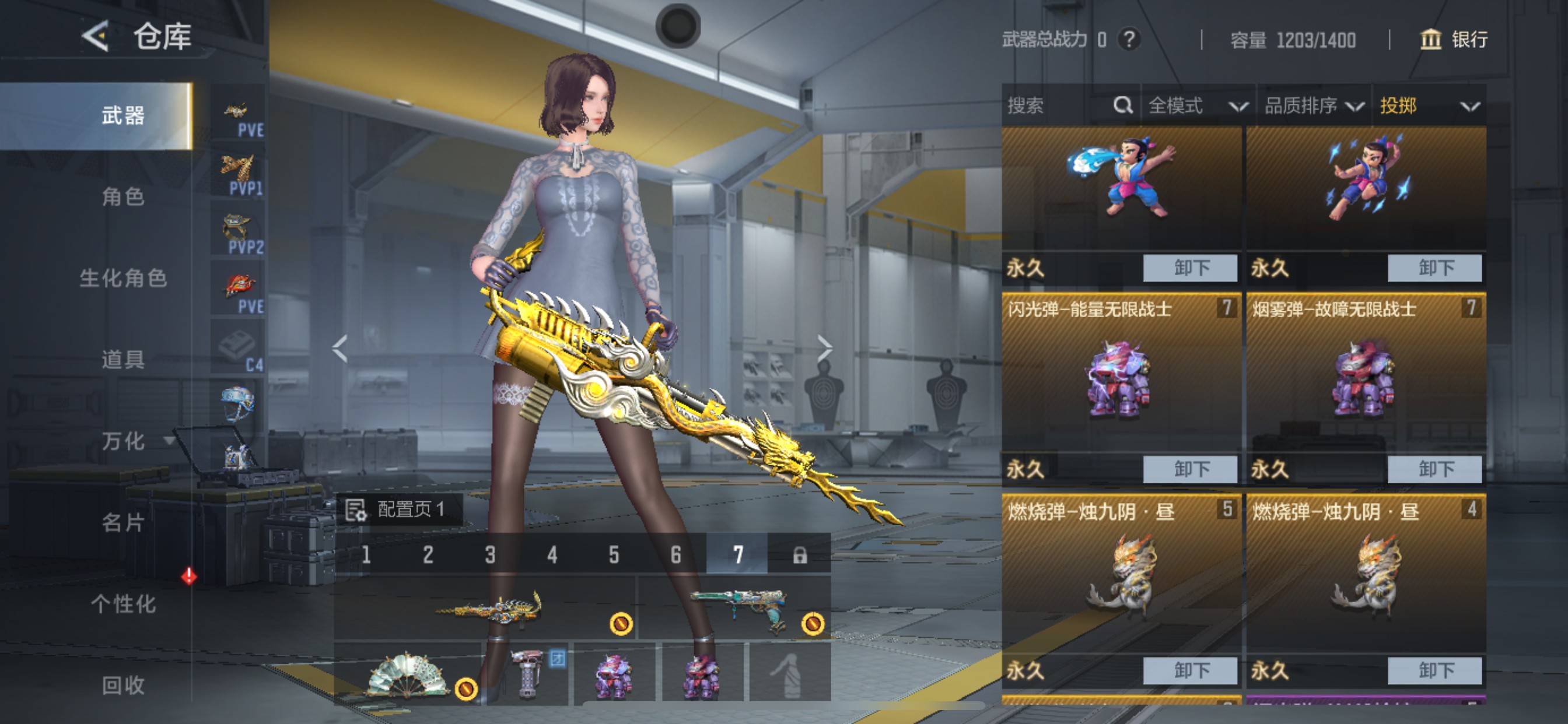Open the 银行 bank
The image size is (1568, 724).
[x=1454, y=40]
